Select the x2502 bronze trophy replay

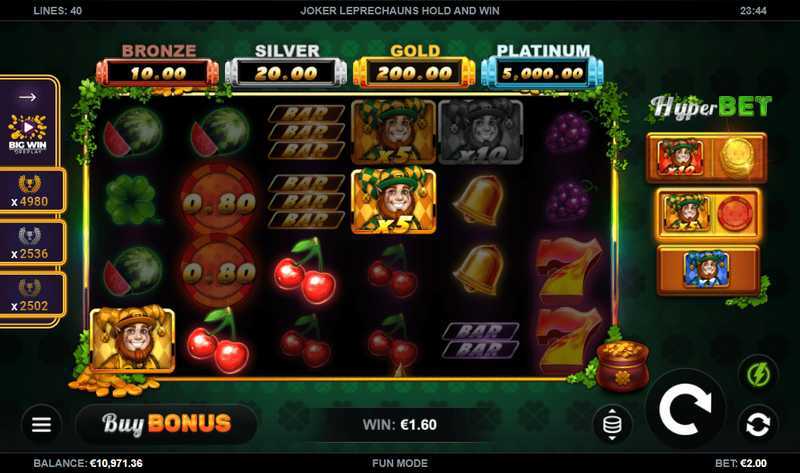coord(30,295)
